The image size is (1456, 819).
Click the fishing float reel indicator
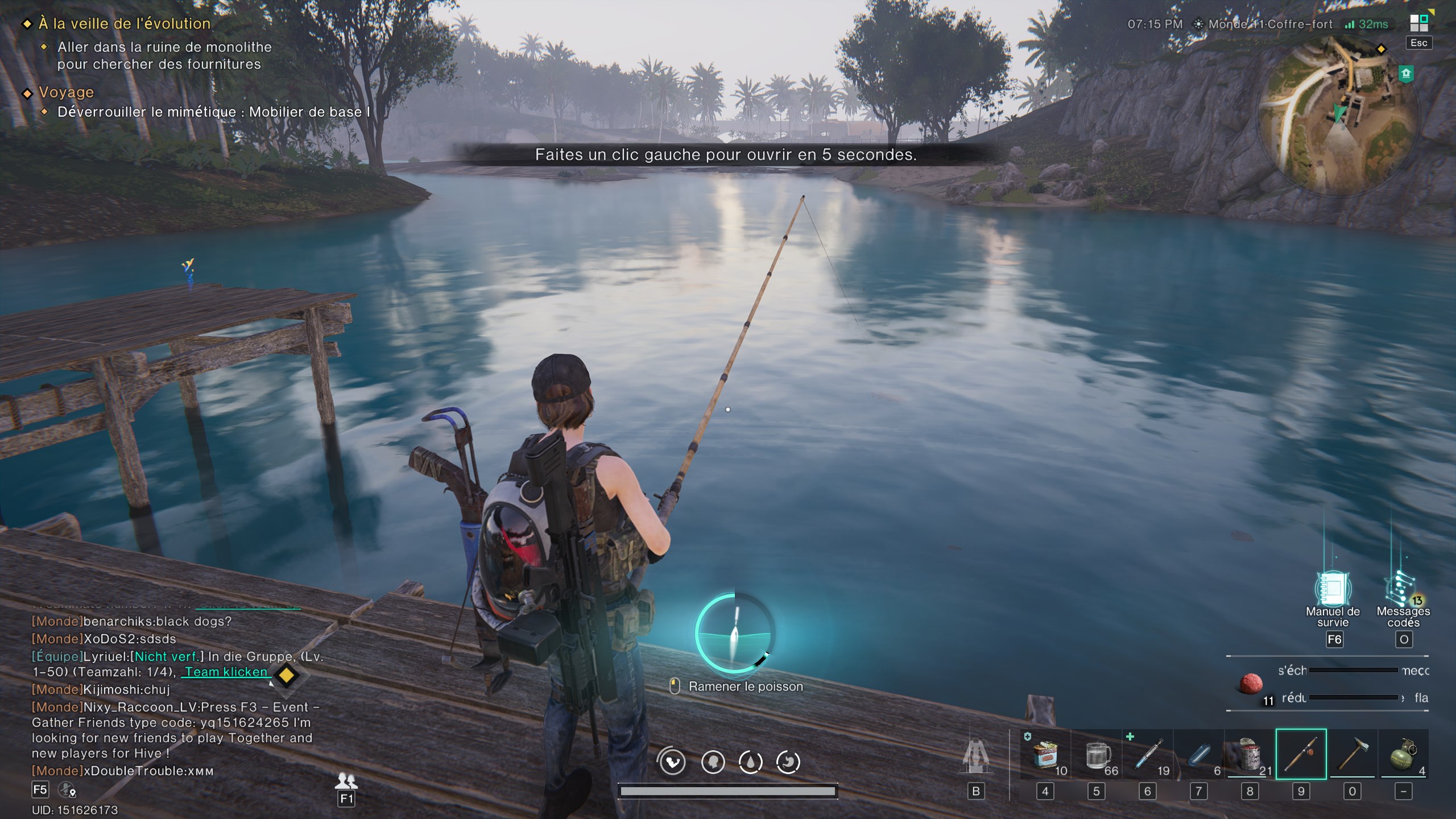point(734,633)
